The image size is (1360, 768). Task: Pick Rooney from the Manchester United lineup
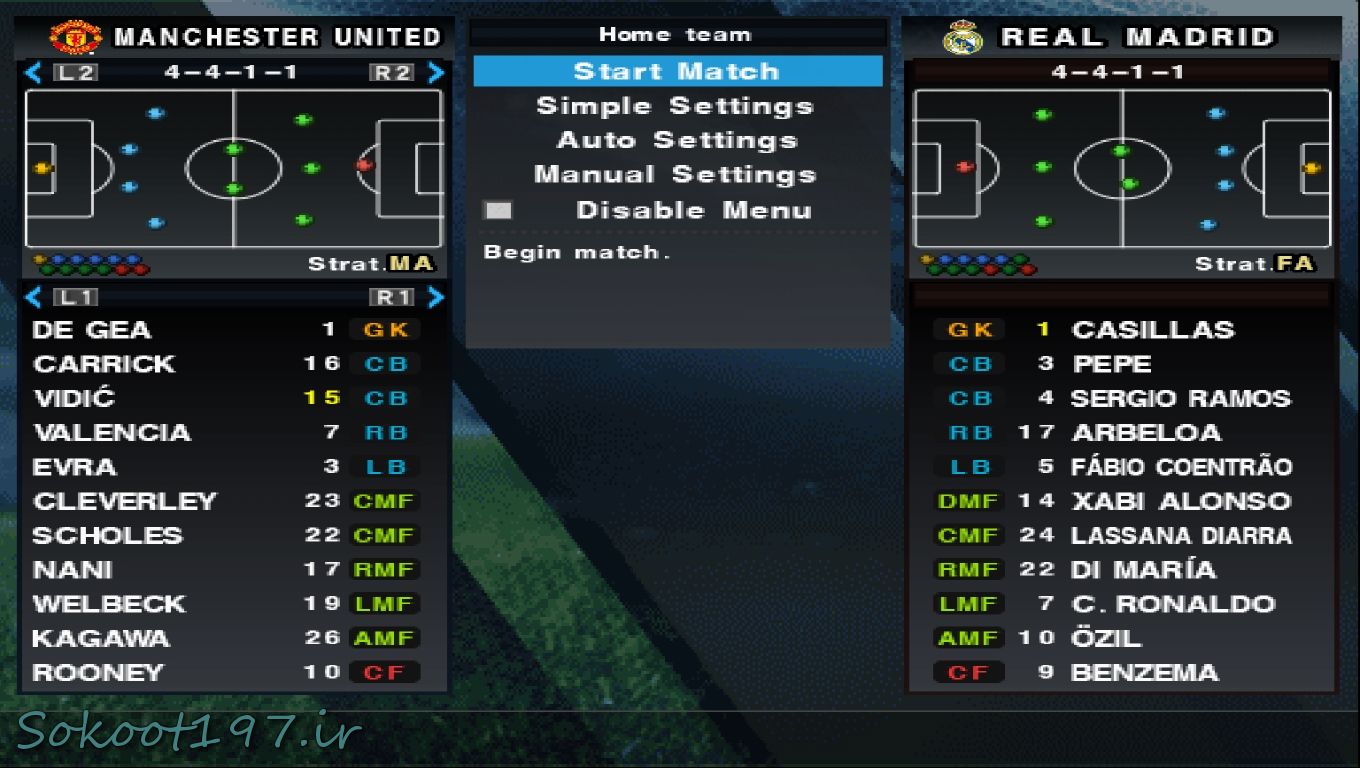coord(98,672)
